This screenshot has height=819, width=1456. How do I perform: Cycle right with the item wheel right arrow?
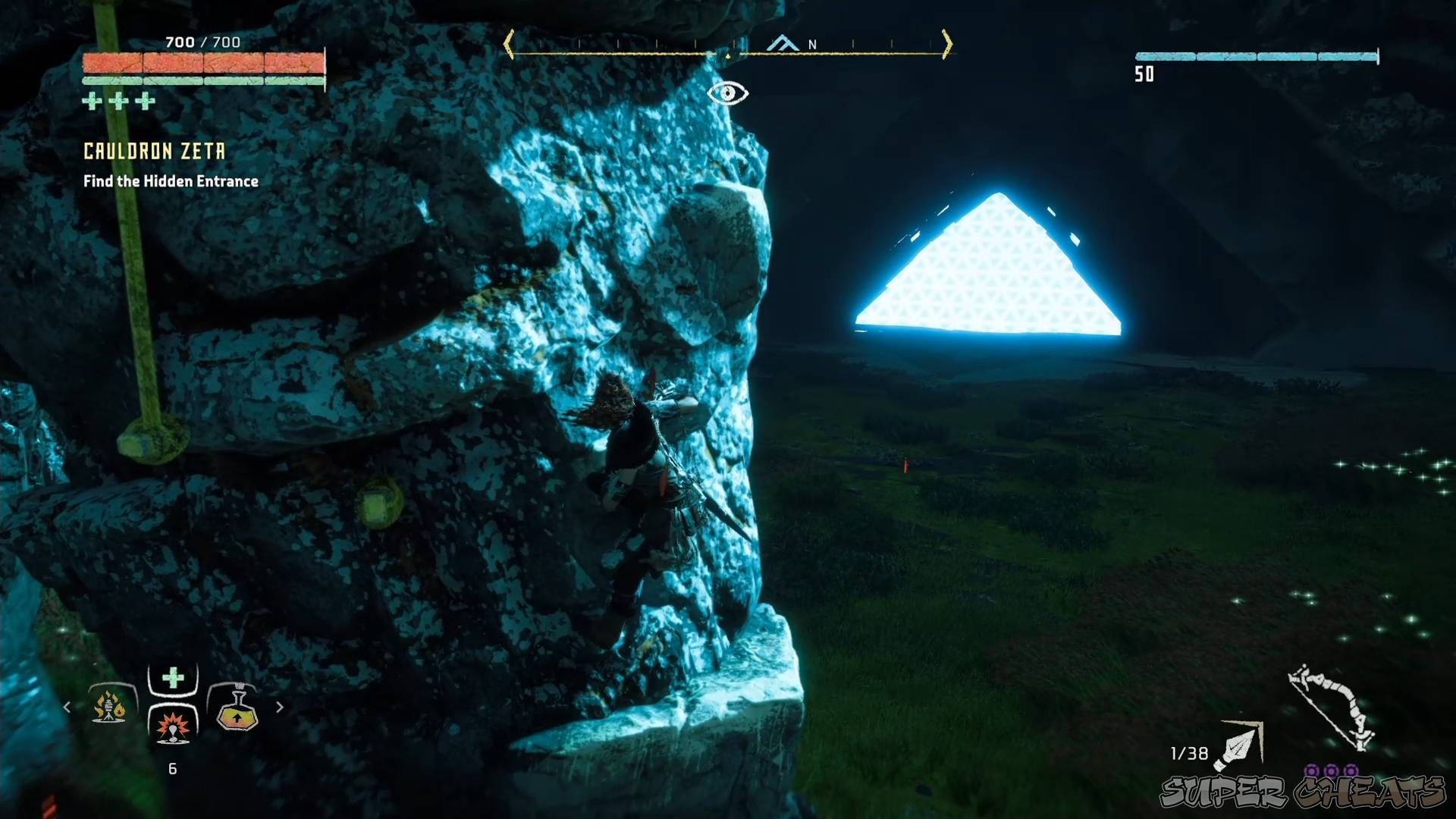coord(279,707)
